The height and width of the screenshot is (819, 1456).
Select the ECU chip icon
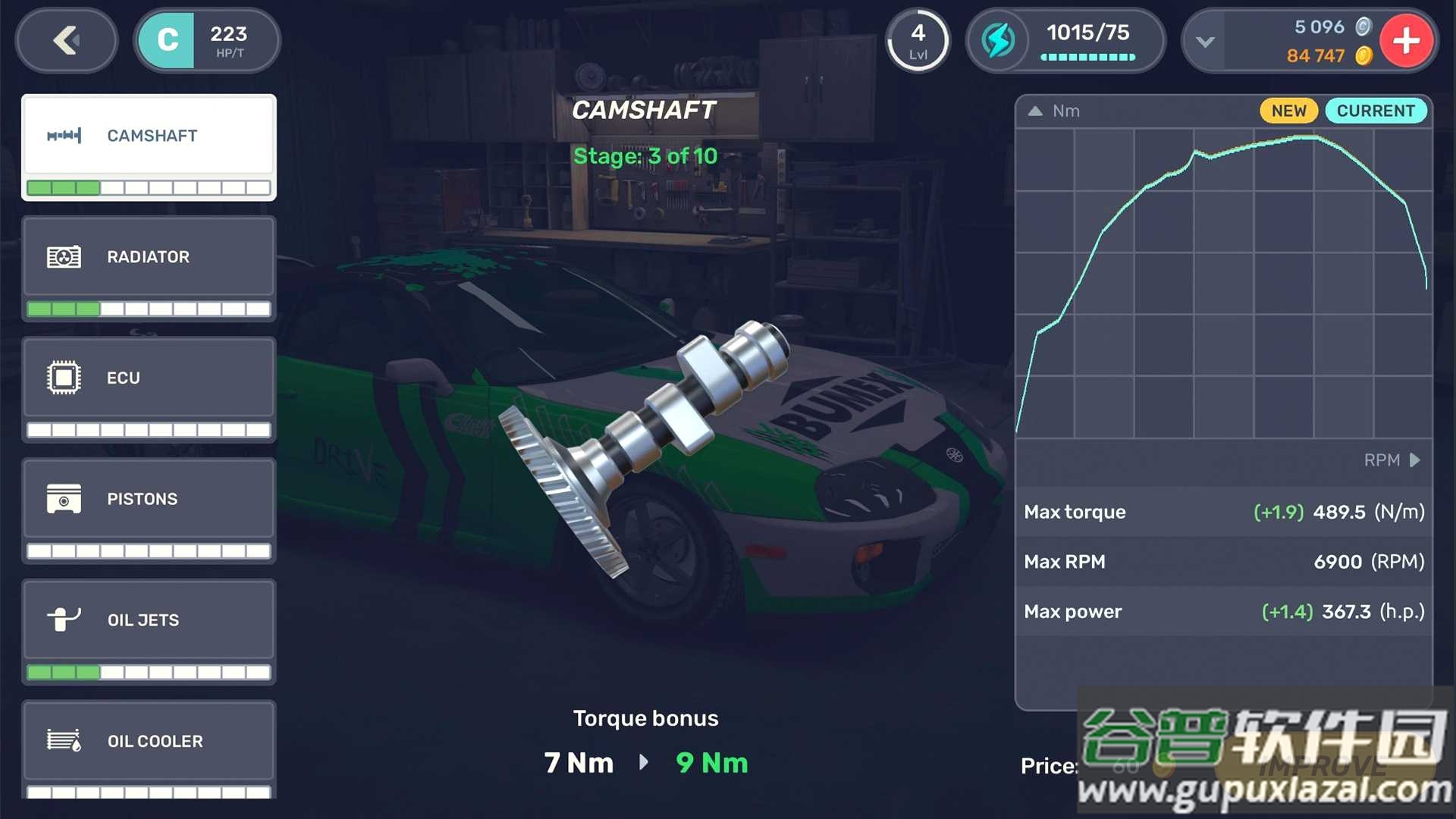(64, 377)
